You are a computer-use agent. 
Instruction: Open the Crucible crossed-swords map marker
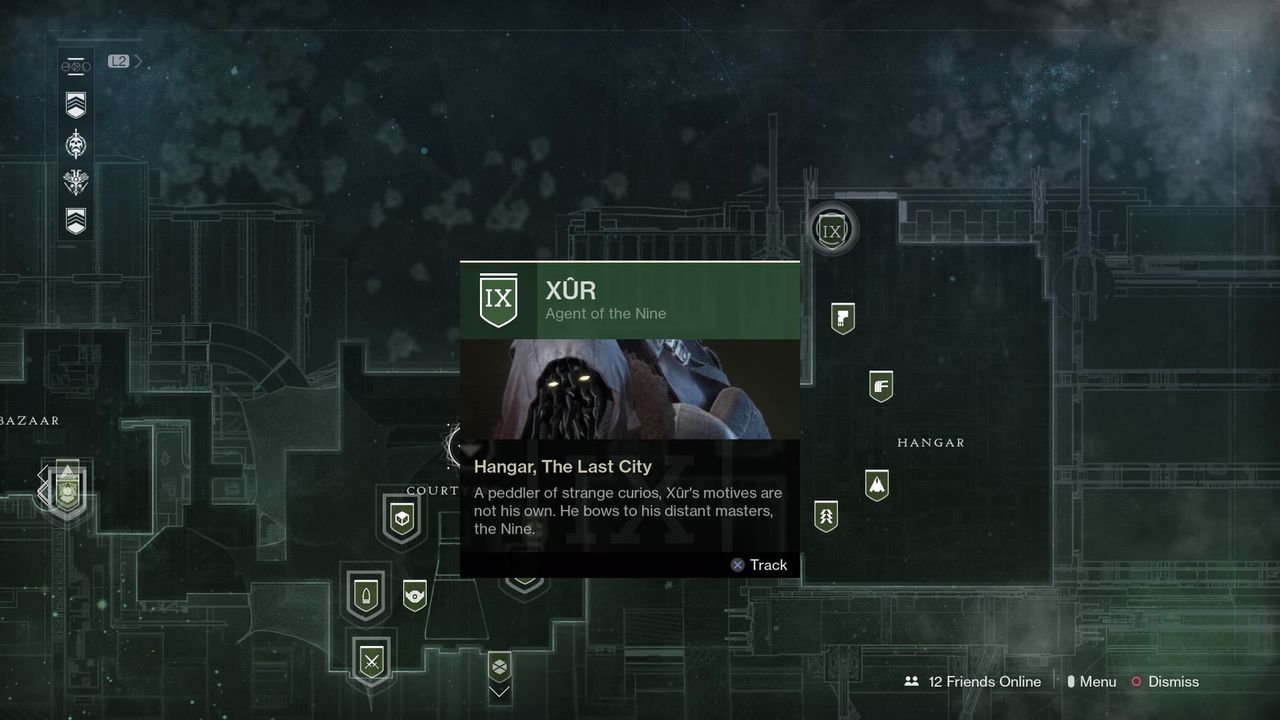click(x=371, y=661)
